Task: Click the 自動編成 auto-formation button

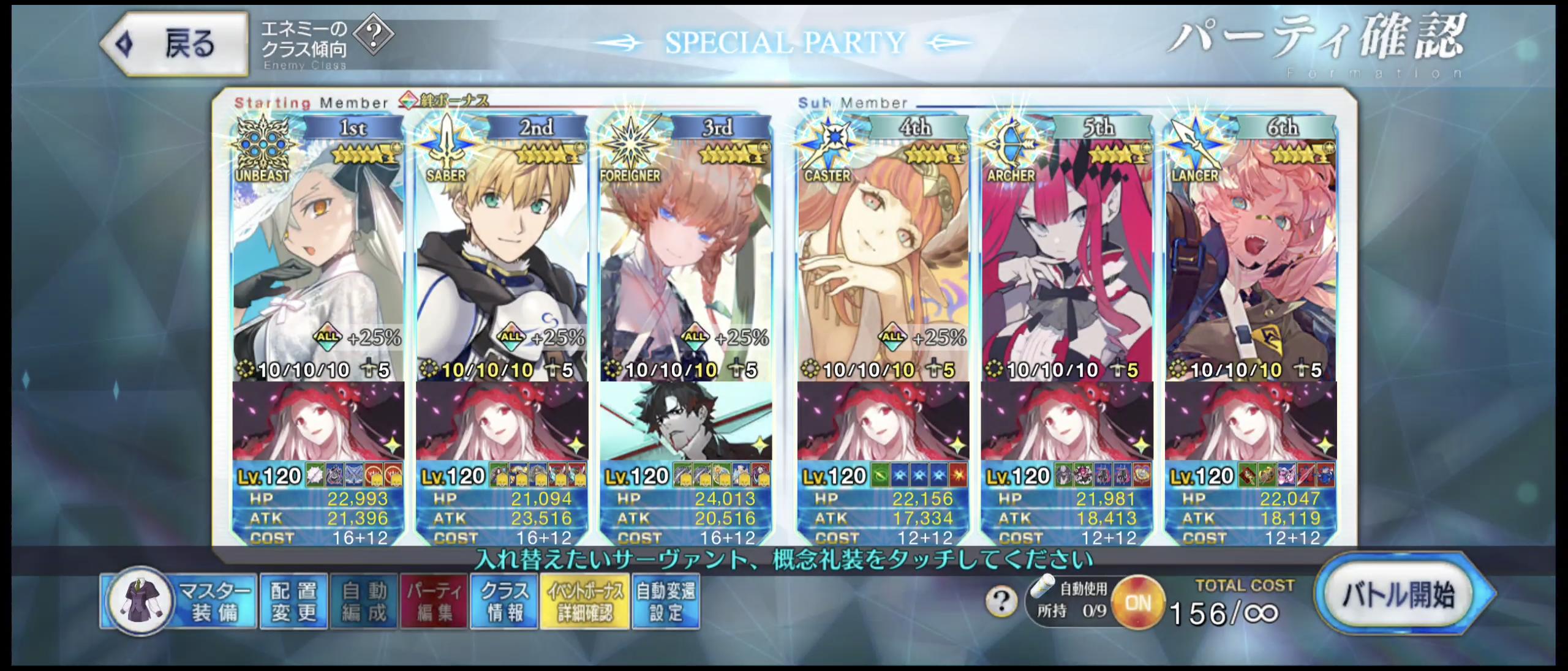Action: tap(364, 601)
